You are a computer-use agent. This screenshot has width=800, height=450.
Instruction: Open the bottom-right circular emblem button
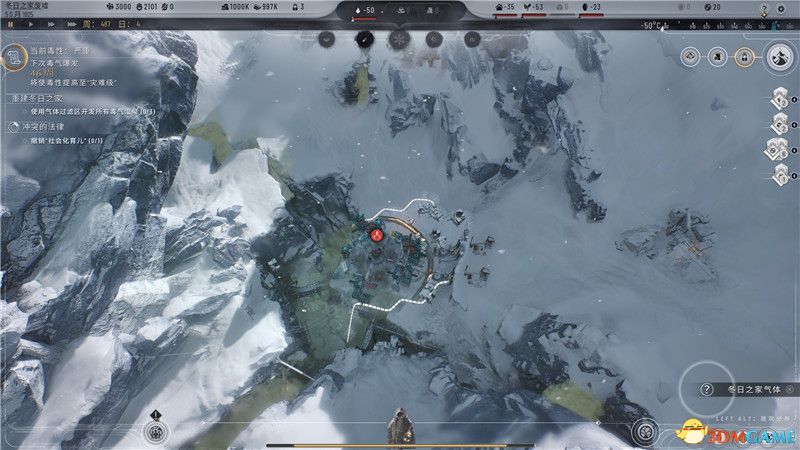645,432
